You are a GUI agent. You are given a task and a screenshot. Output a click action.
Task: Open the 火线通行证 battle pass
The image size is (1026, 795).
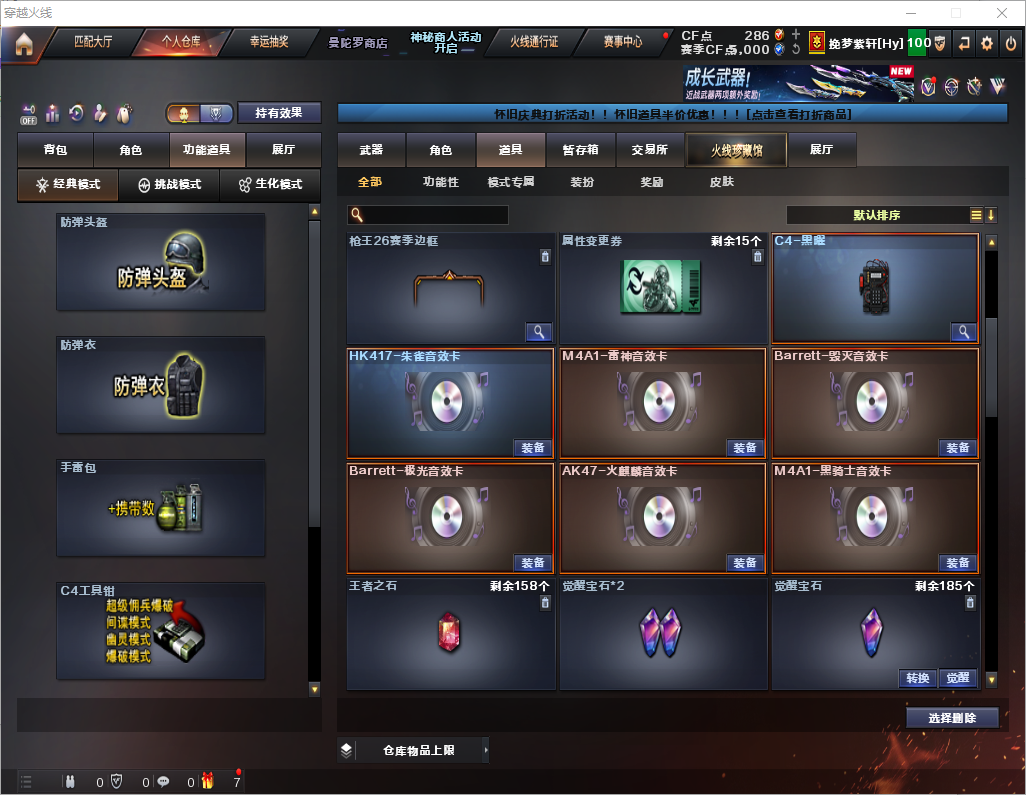pyautogui.click(x=534, y=43)
